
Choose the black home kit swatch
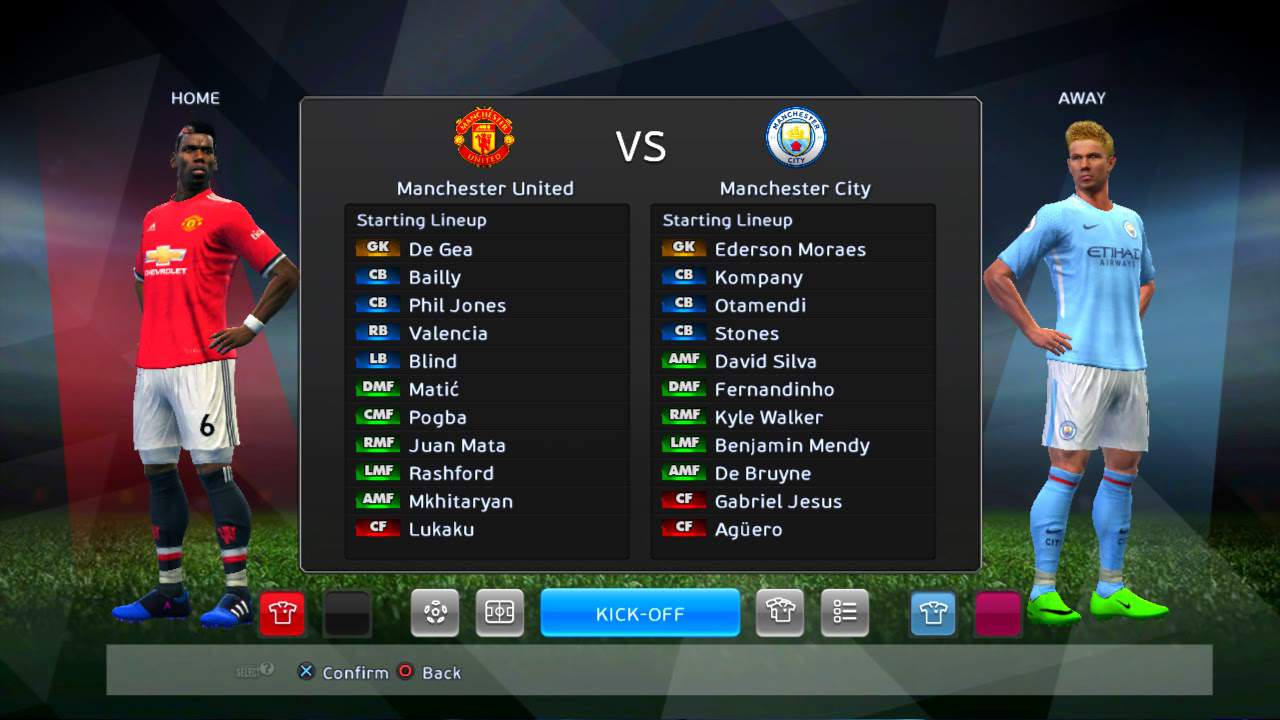pyautogui.click(x=347, y=613)
